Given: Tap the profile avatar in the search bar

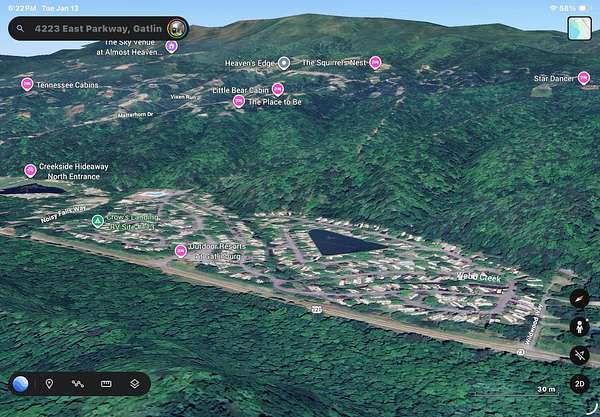Looking at the screenshot, I should coord(176,28).
